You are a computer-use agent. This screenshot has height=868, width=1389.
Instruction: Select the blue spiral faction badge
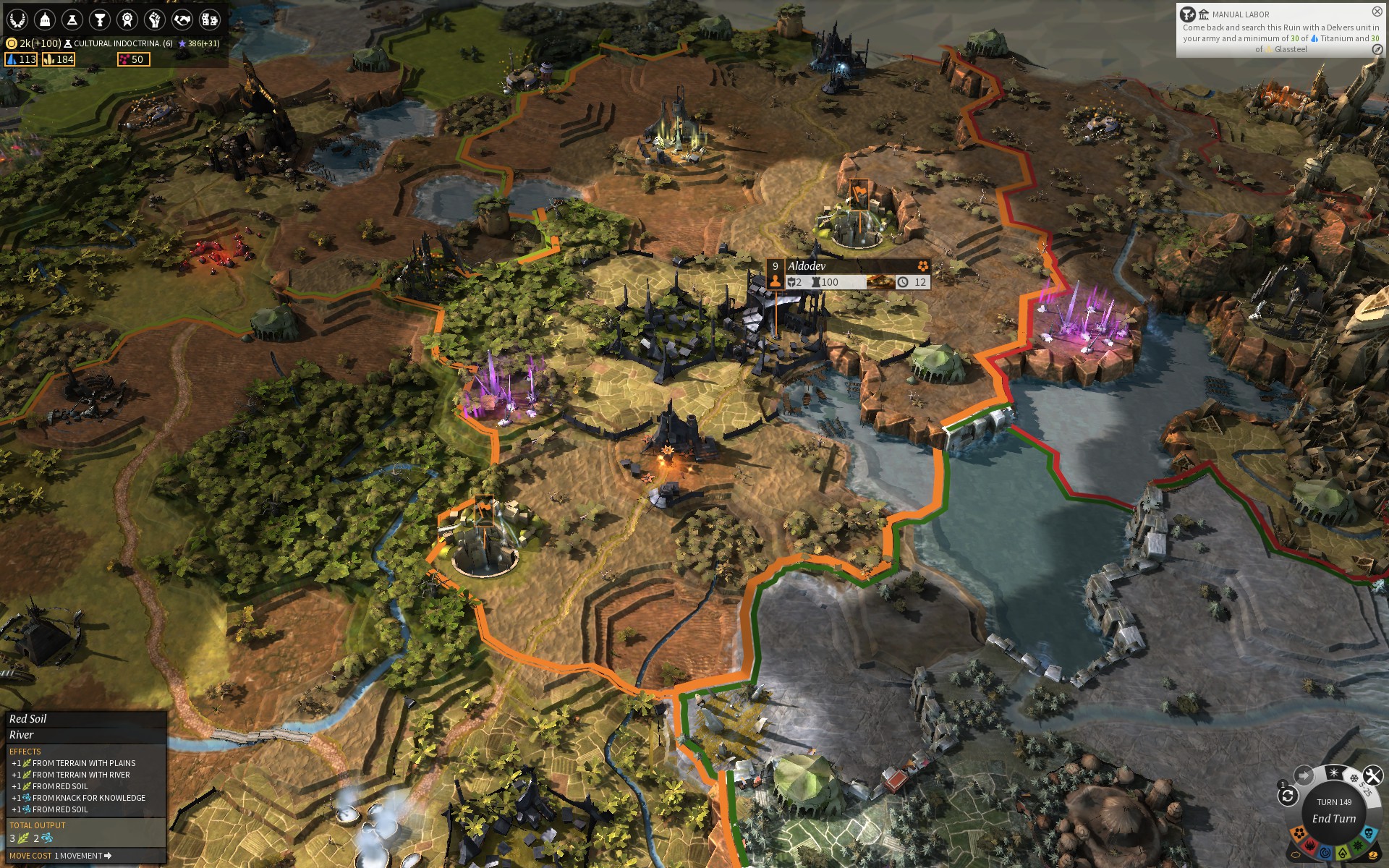pyautogui.click(x=1325, y=853)
